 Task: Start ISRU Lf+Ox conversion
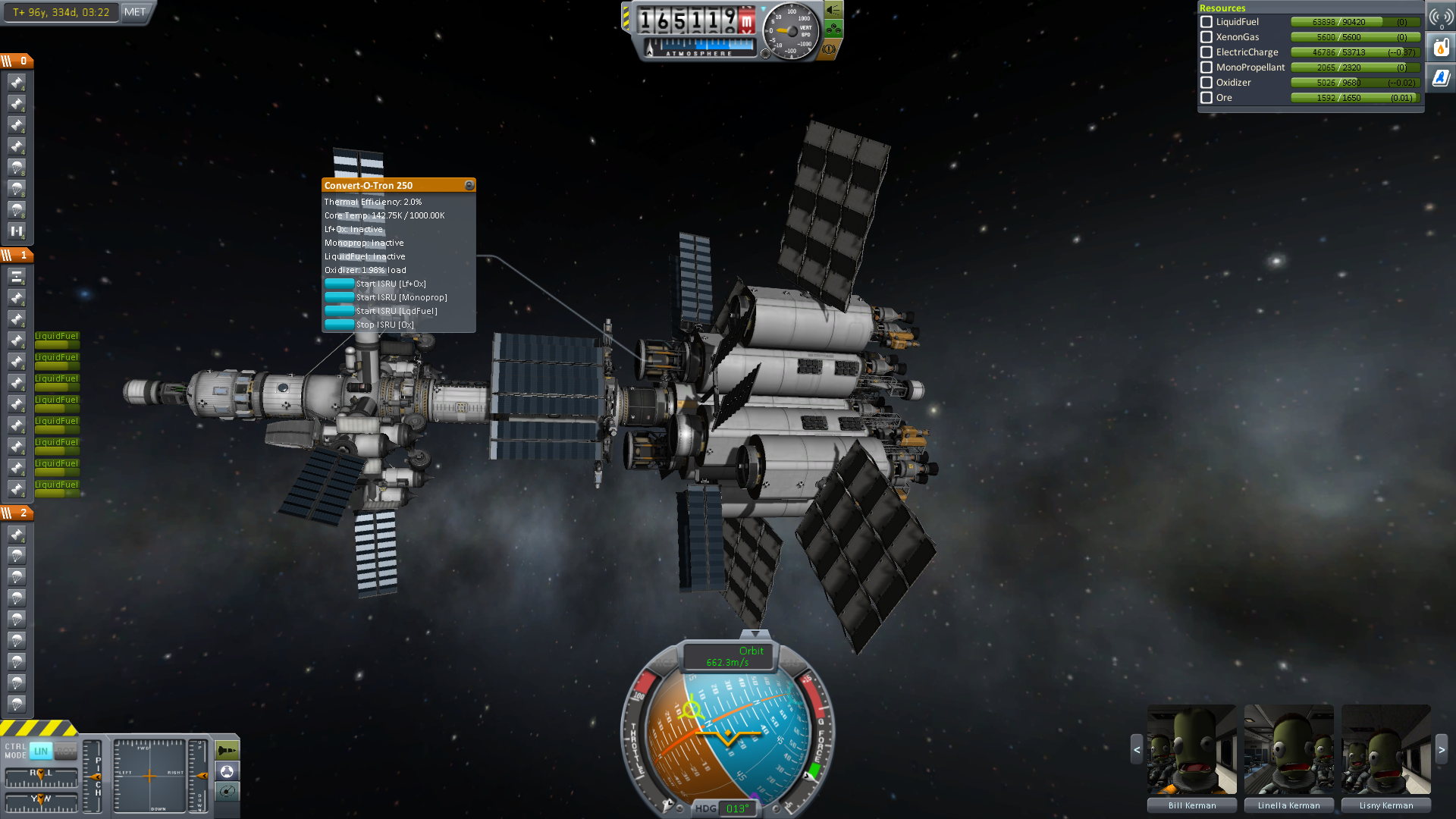[x=340, y=284]
